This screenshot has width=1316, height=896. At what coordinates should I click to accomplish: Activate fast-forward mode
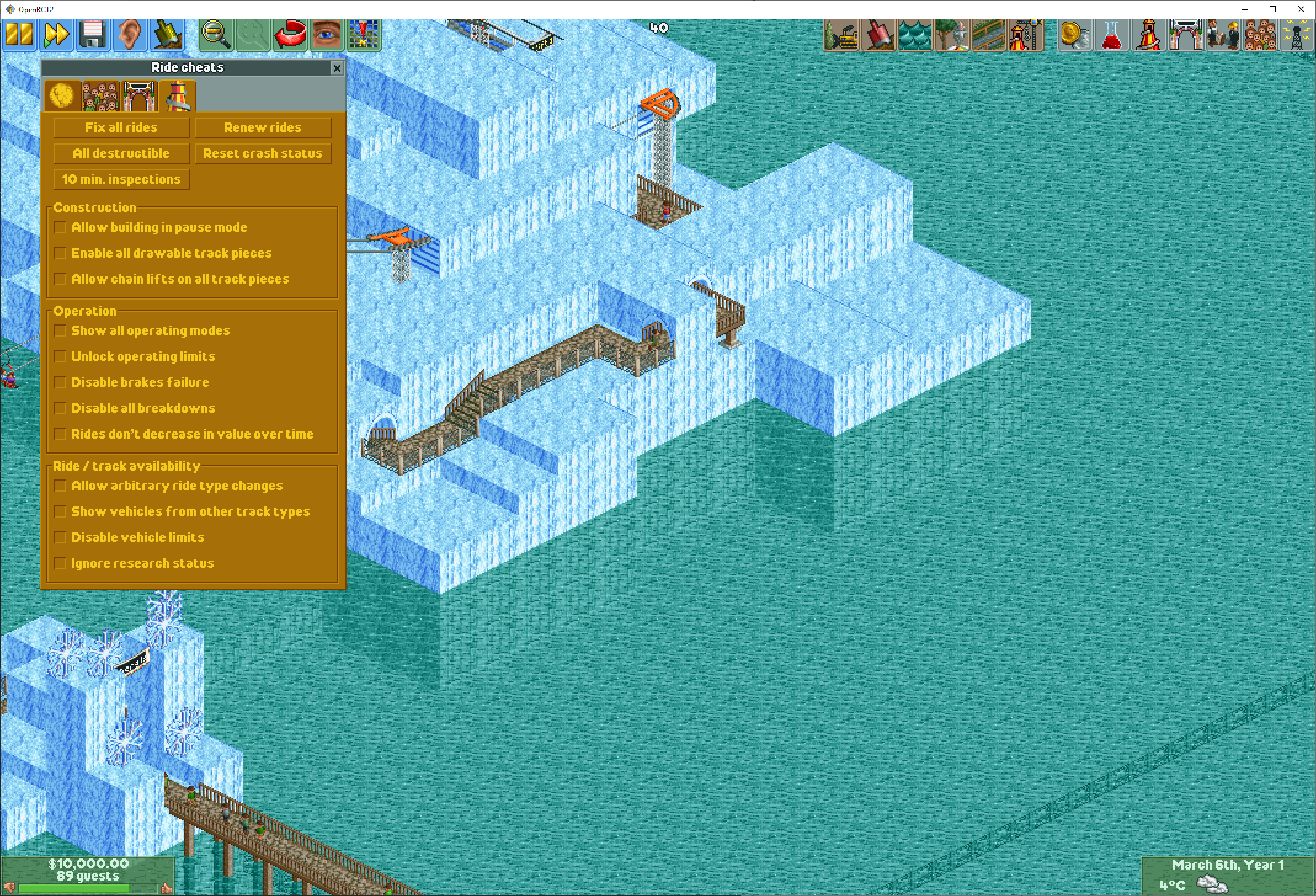pyautogui.click(x=55, y=34)
